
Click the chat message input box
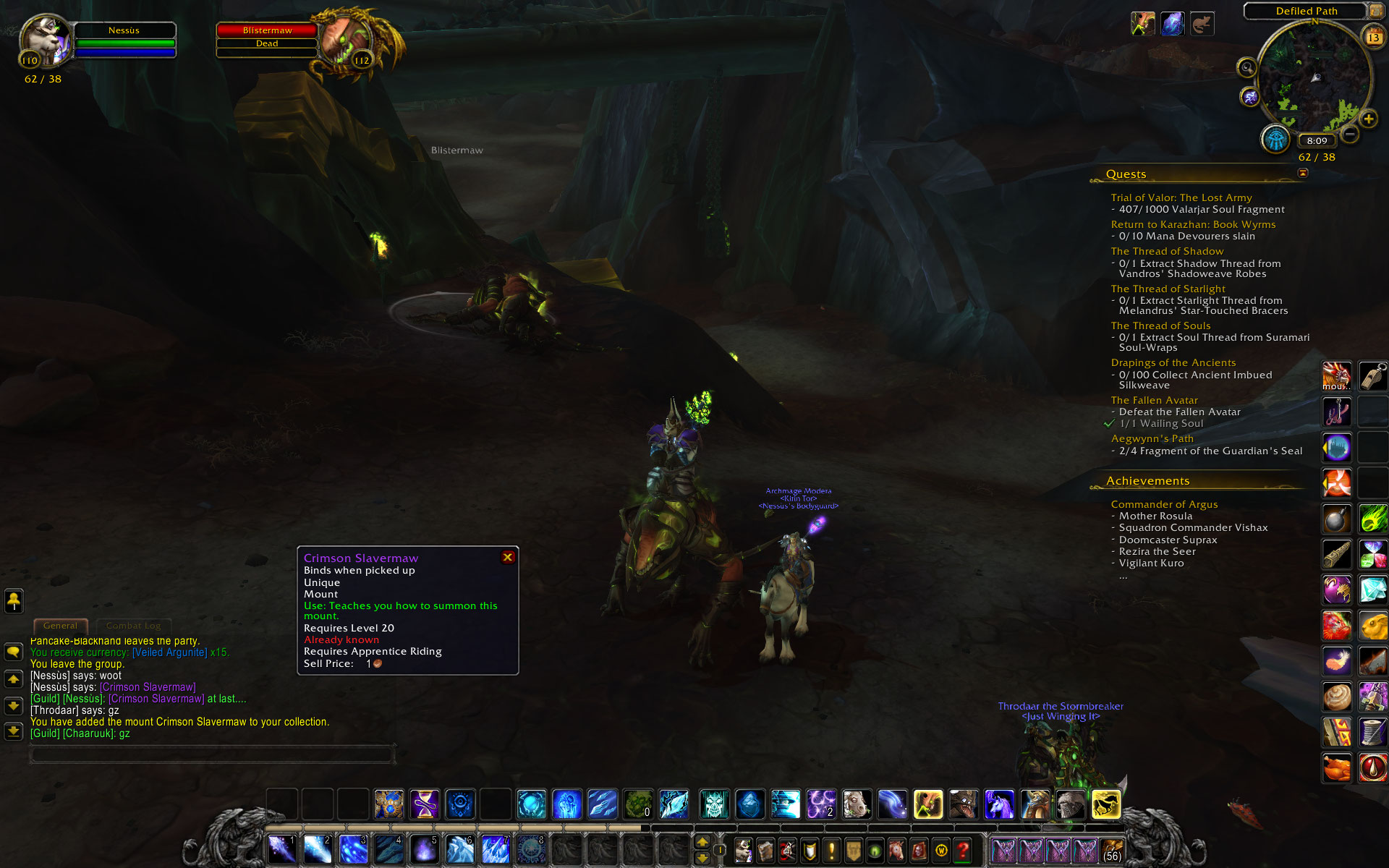click(x=212, y=754)
